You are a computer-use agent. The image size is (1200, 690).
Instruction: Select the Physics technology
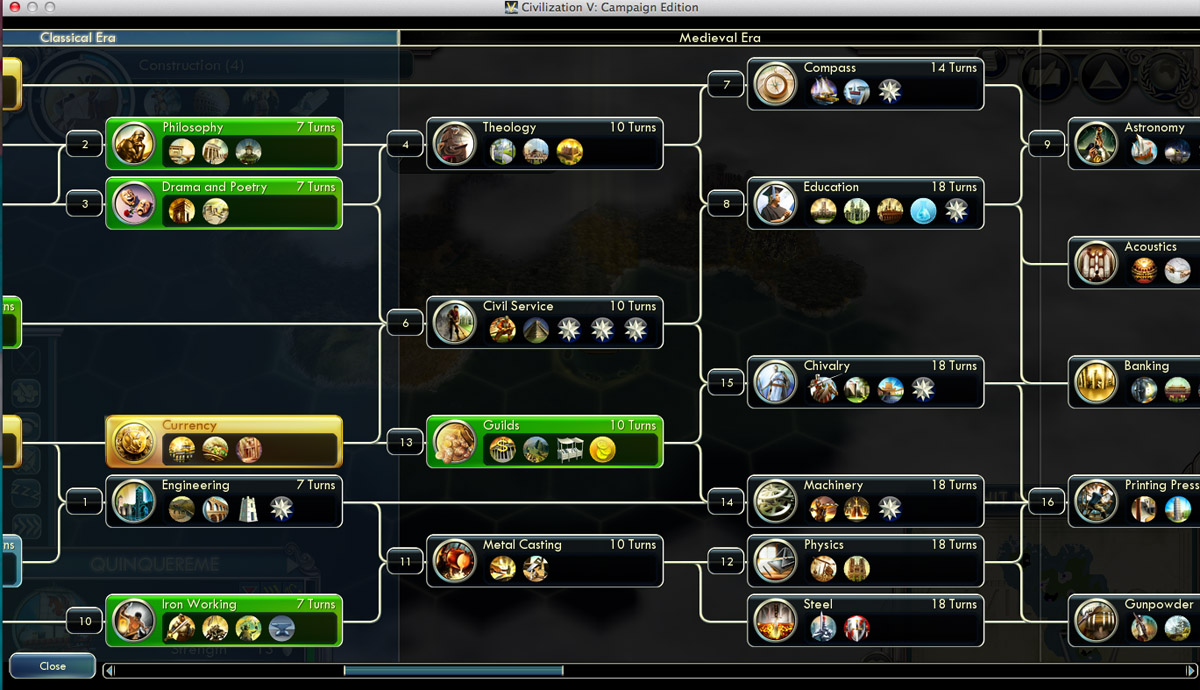click(865, 561)
